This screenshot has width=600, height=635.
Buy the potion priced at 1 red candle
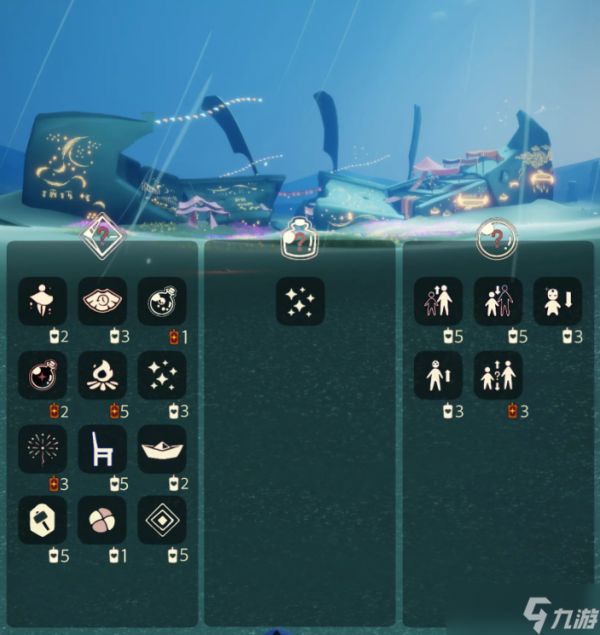pyautogui.click(x=161, y=301)
